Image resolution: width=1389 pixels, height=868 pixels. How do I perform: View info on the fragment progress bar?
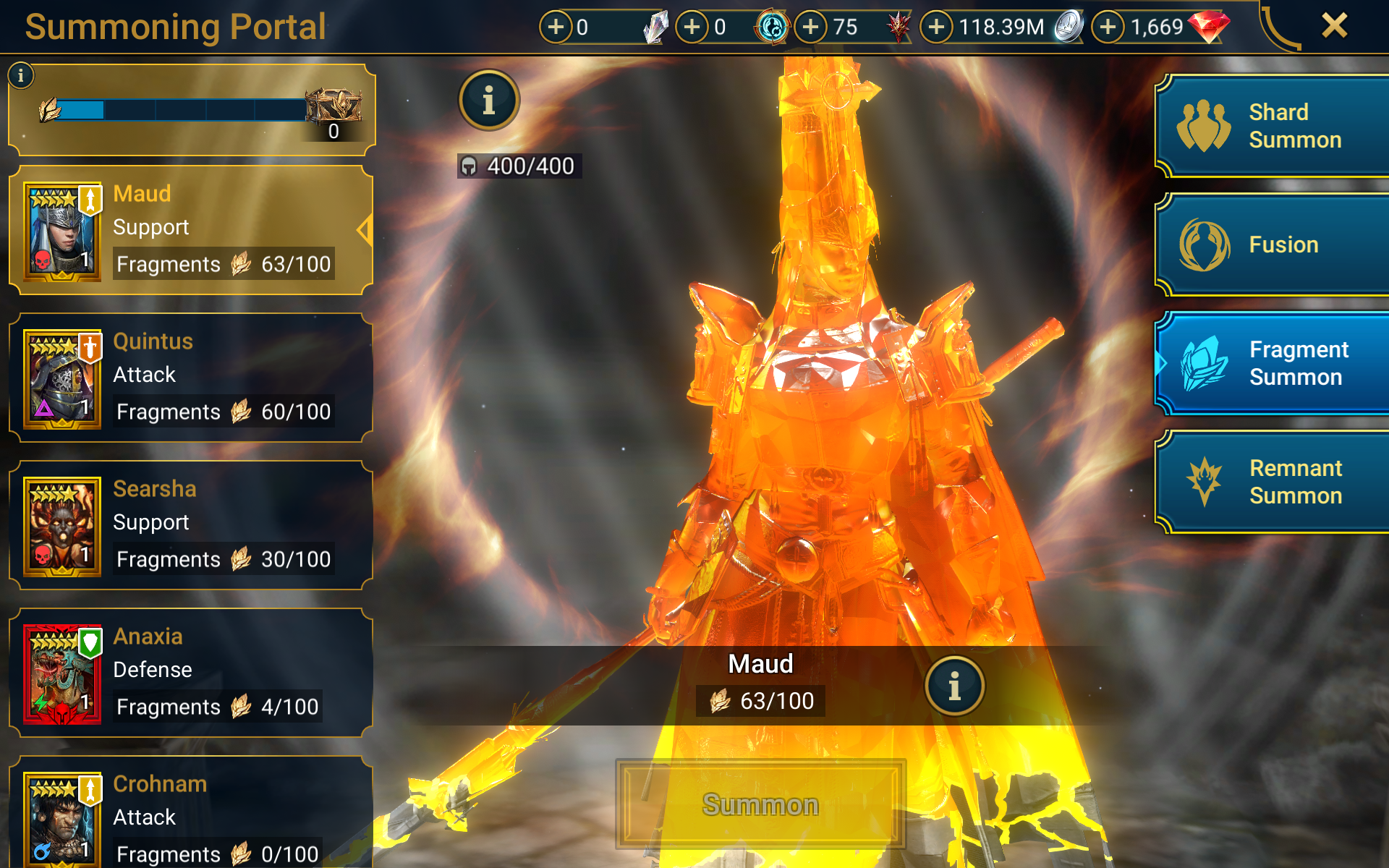[21, 75]
